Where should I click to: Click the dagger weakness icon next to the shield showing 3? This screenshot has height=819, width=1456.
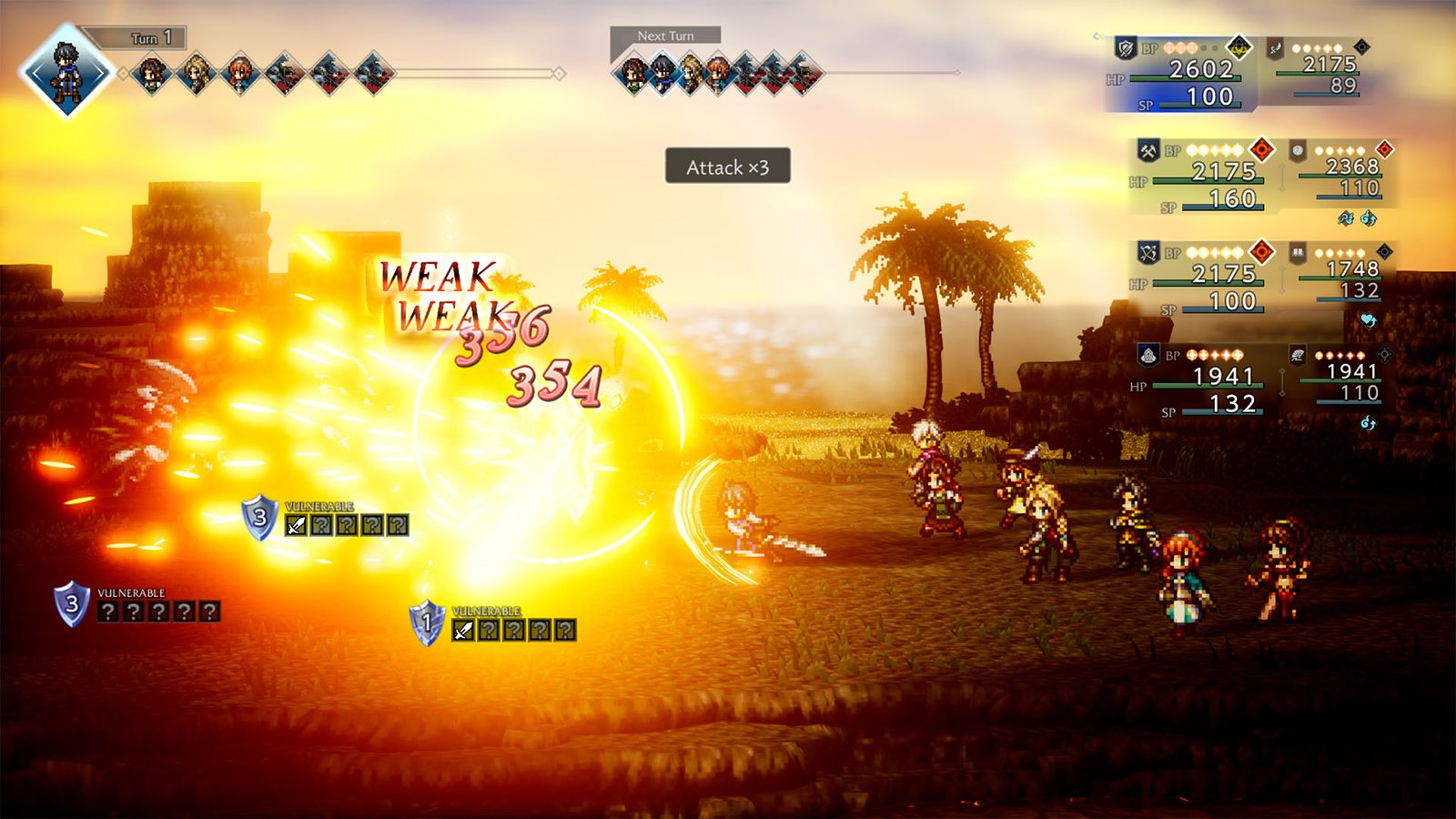pos(295,525)
